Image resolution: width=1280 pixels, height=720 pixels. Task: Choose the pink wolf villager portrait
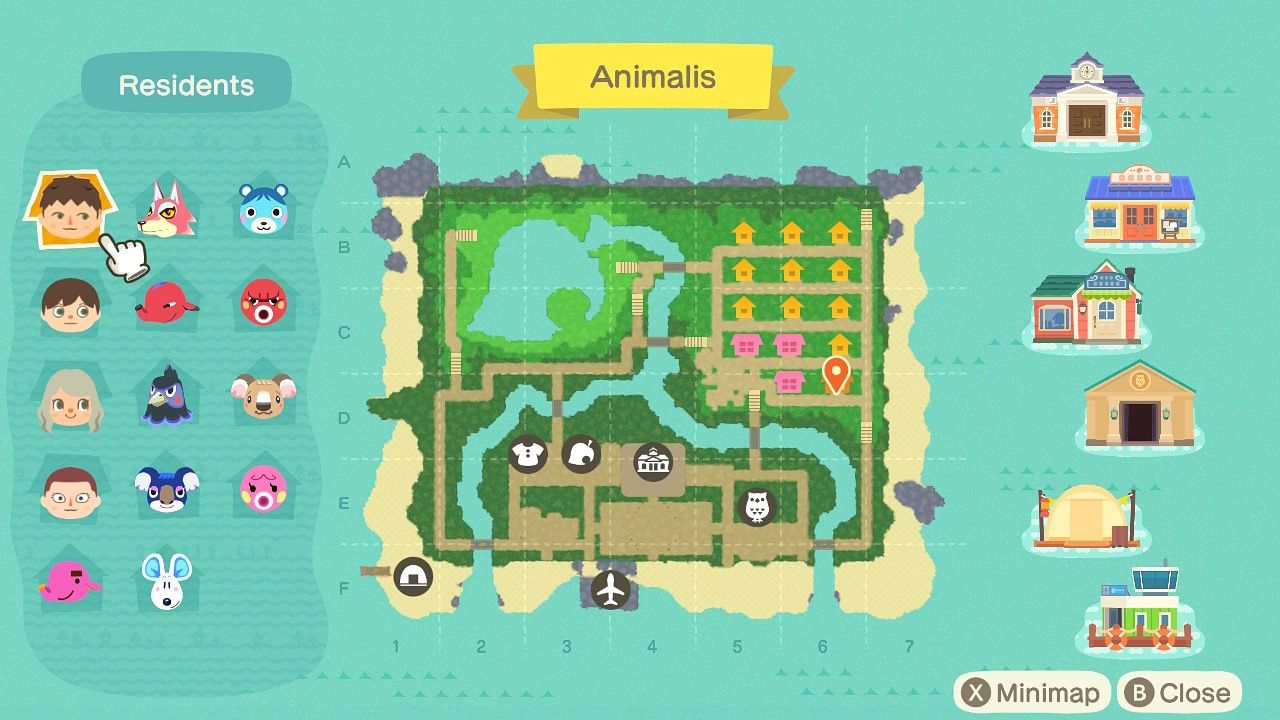click(x=165, y=208)
